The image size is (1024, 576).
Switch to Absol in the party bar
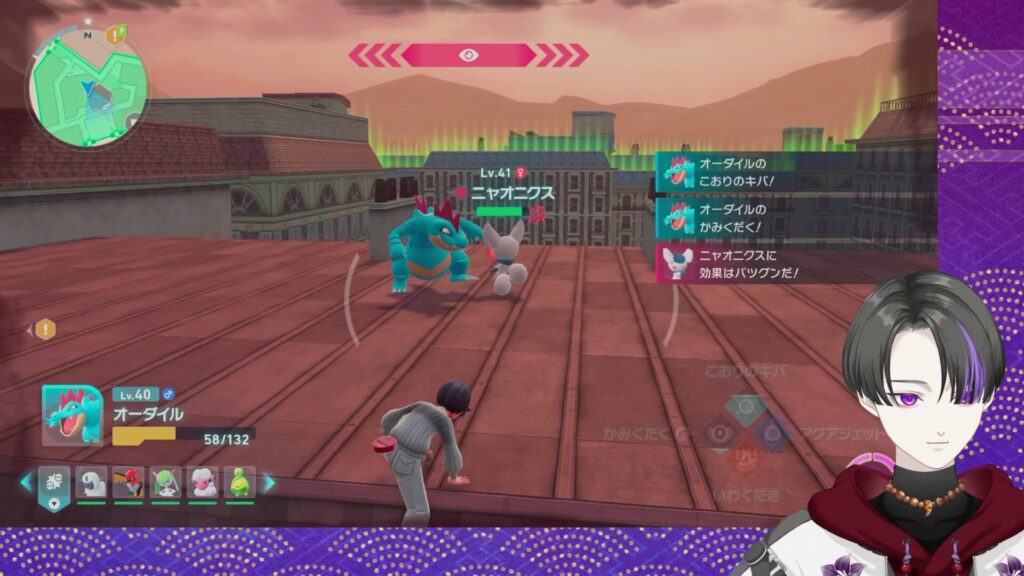point(92,482)
